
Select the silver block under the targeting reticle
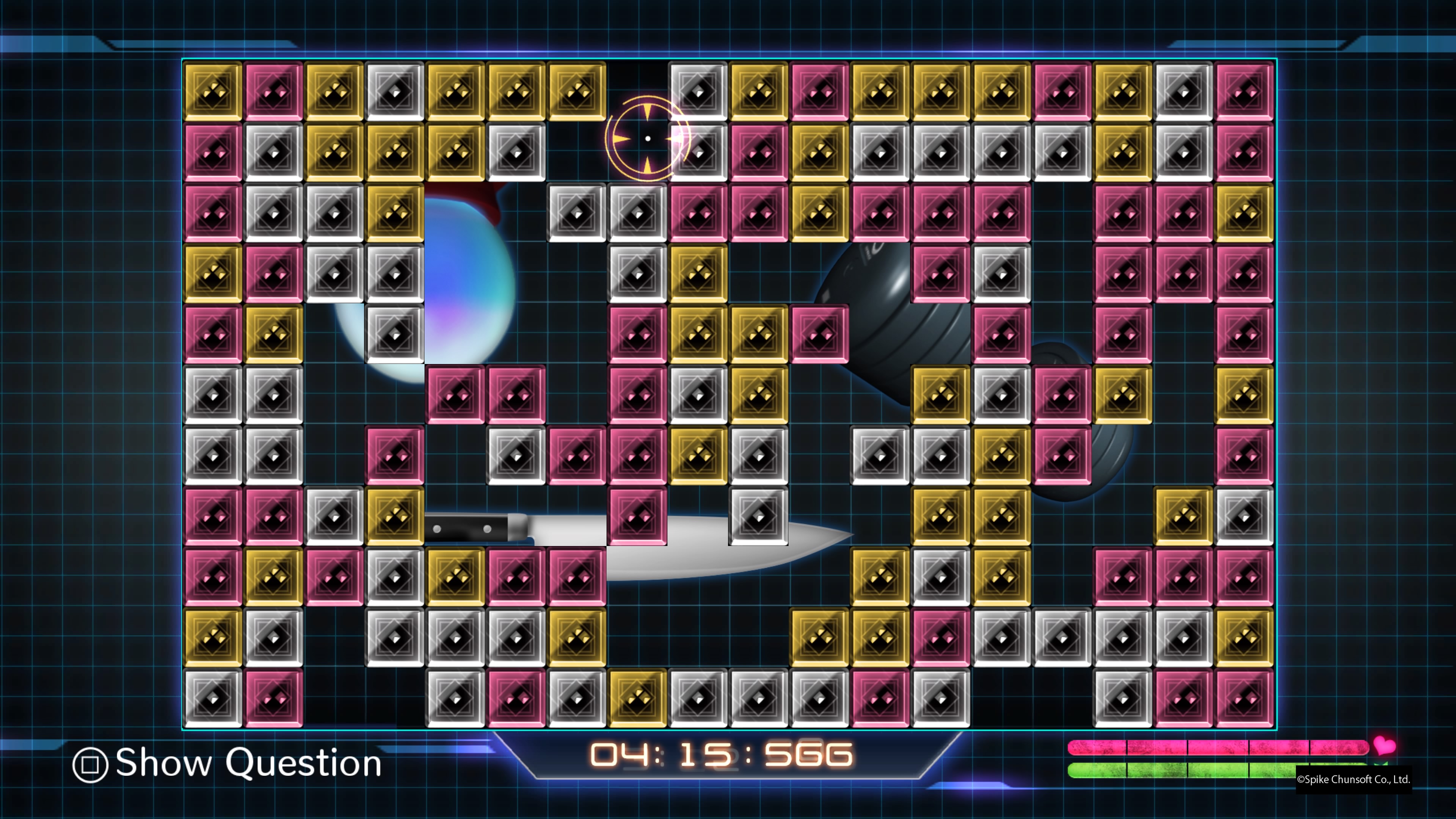point(698,152)
